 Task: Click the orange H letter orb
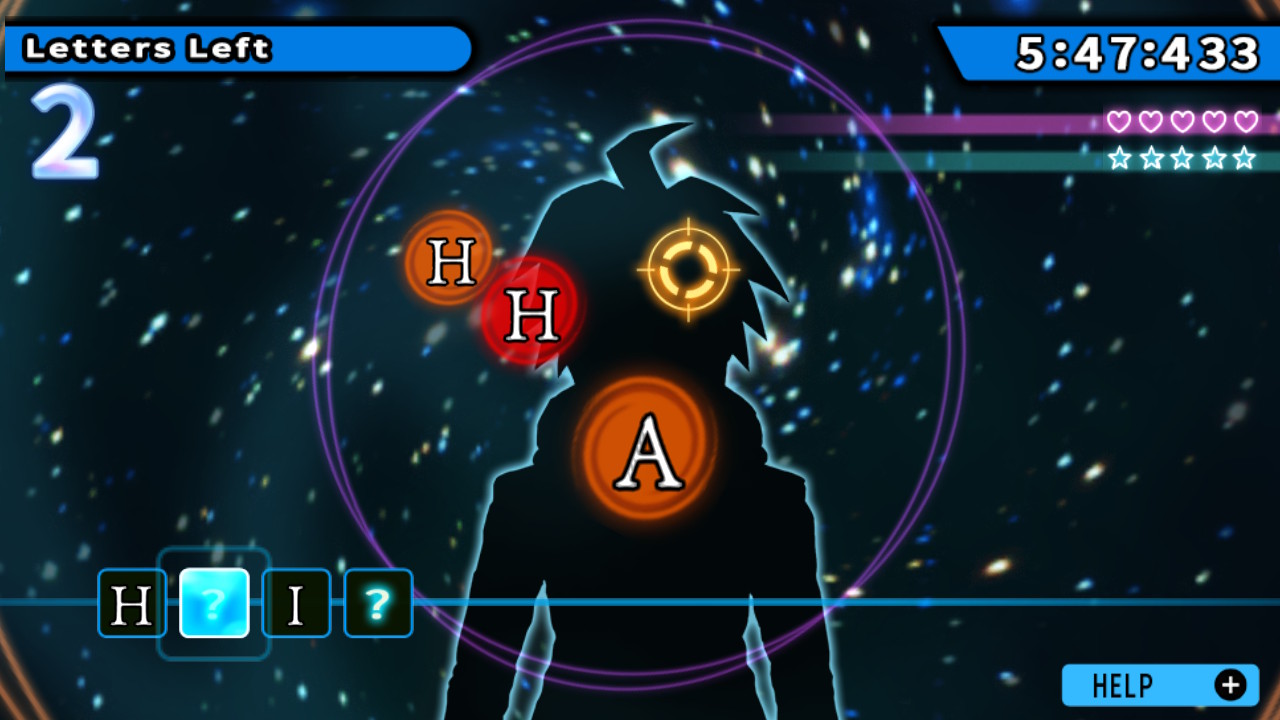click(x=448, y=263)
